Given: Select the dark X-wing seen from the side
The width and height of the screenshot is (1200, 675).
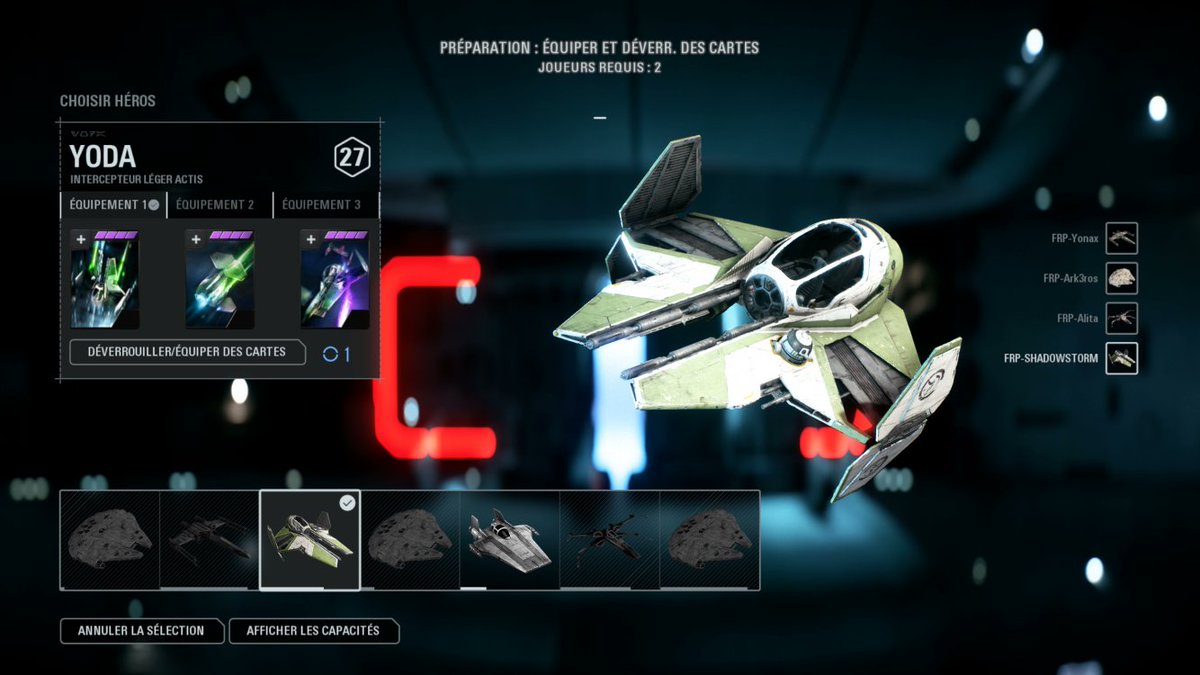Looking at the screenshot, I should point(210,540).
